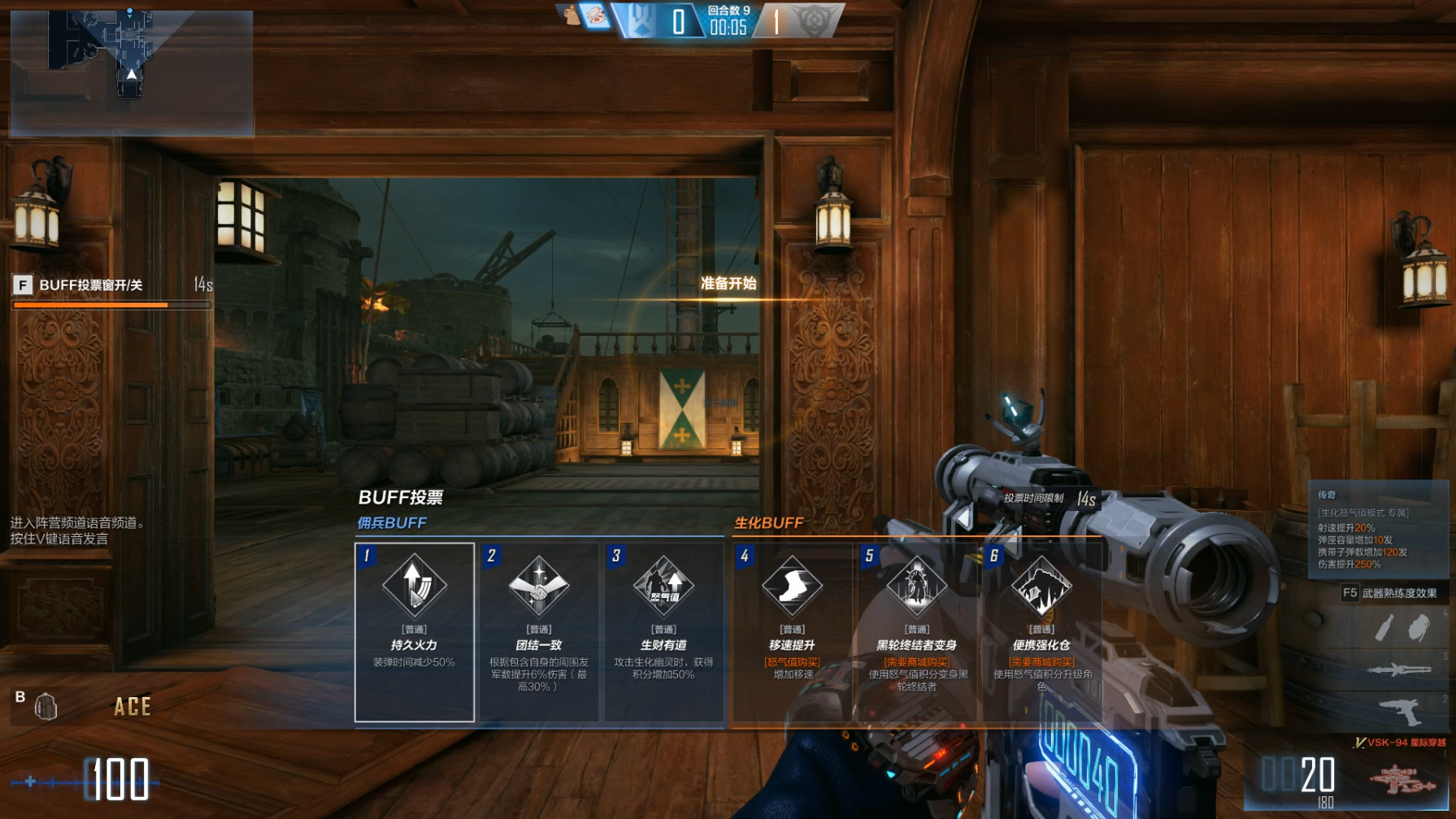Select the 黑轮终结者变身 buff card
The height and width of the screenshot is (819, 1456).
(916, 631)
